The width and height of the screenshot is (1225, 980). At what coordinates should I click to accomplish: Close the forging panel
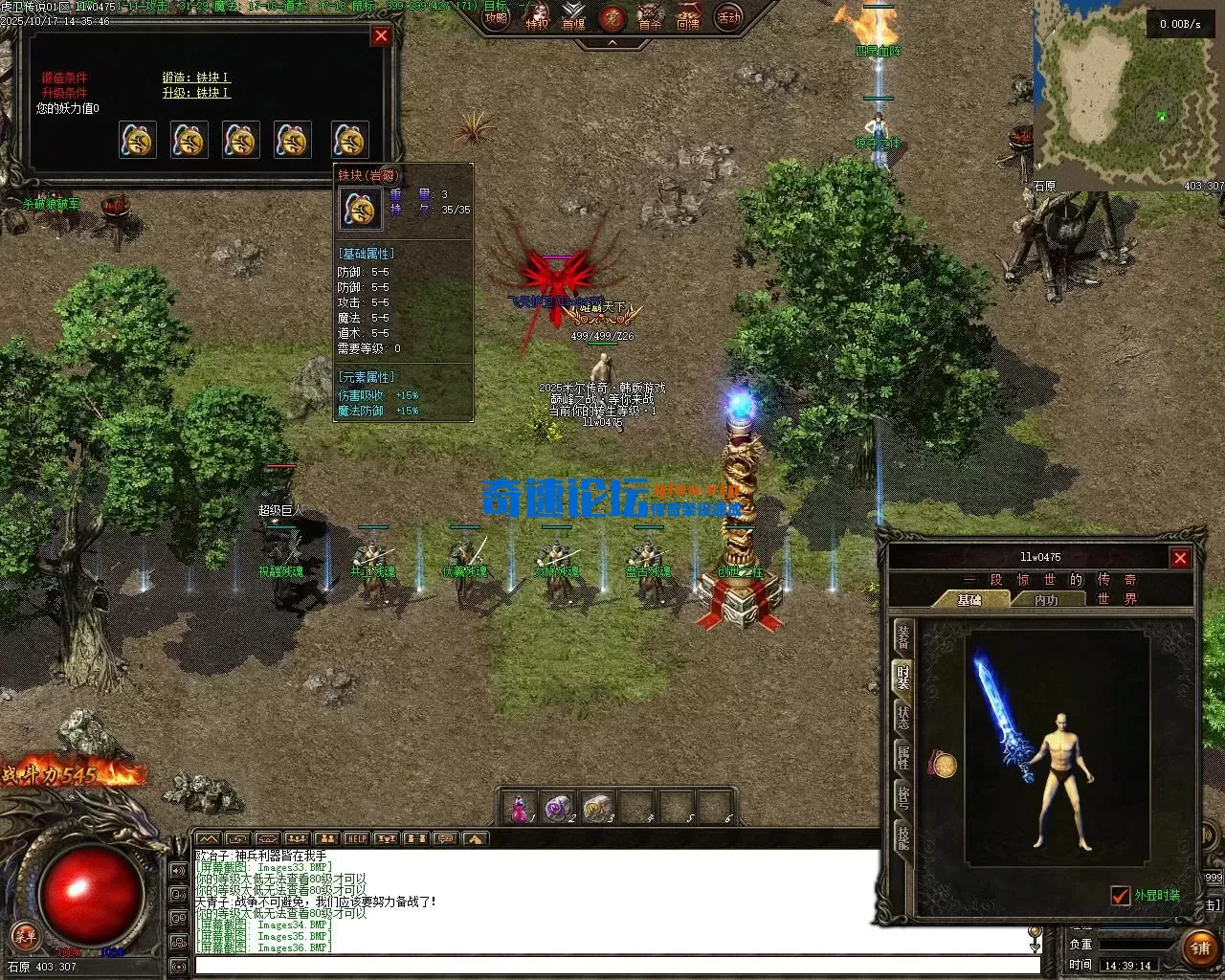click(381, 36)
